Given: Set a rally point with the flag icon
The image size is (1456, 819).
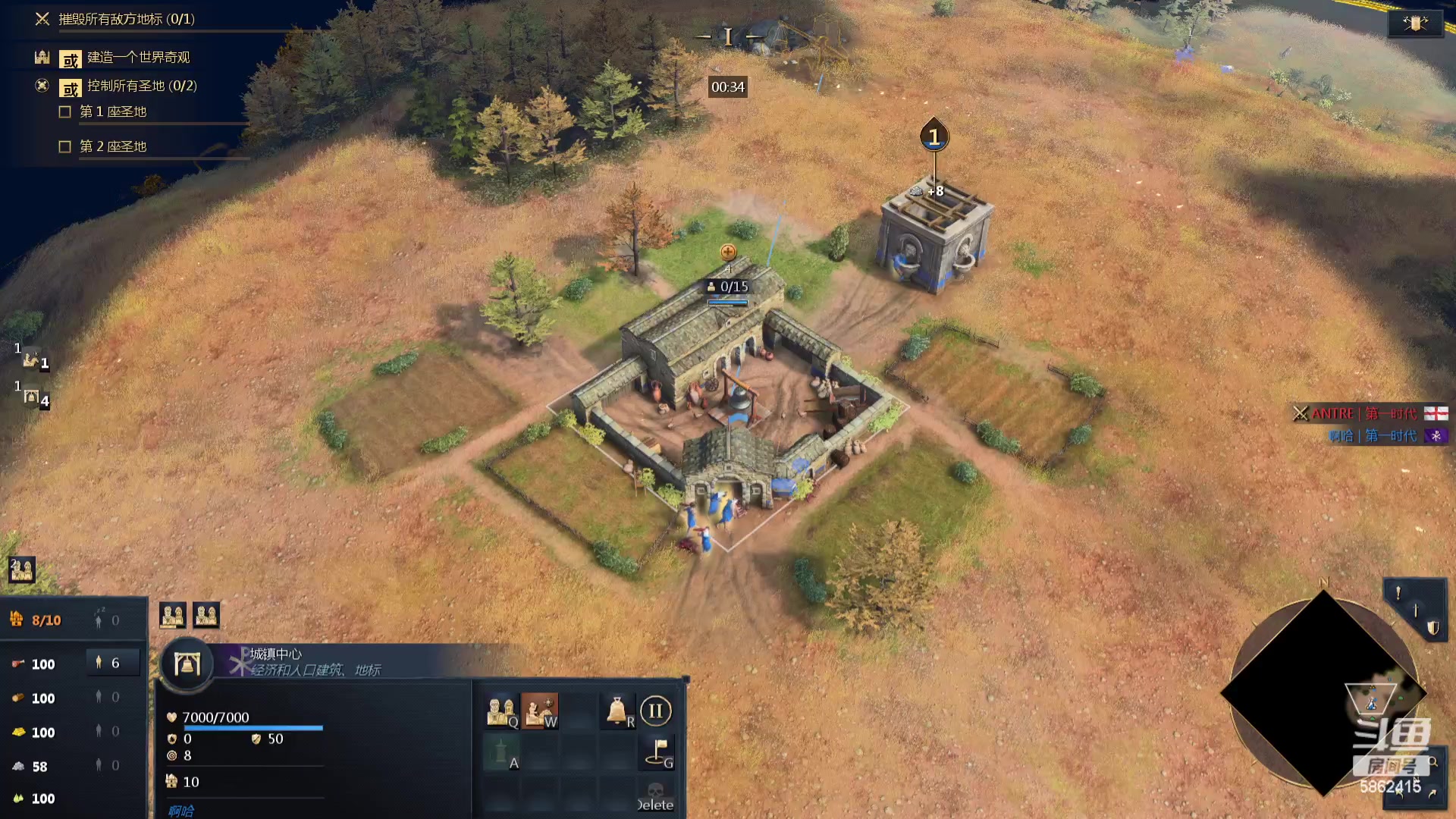Looking at the screenshot, I should point(657,751).
